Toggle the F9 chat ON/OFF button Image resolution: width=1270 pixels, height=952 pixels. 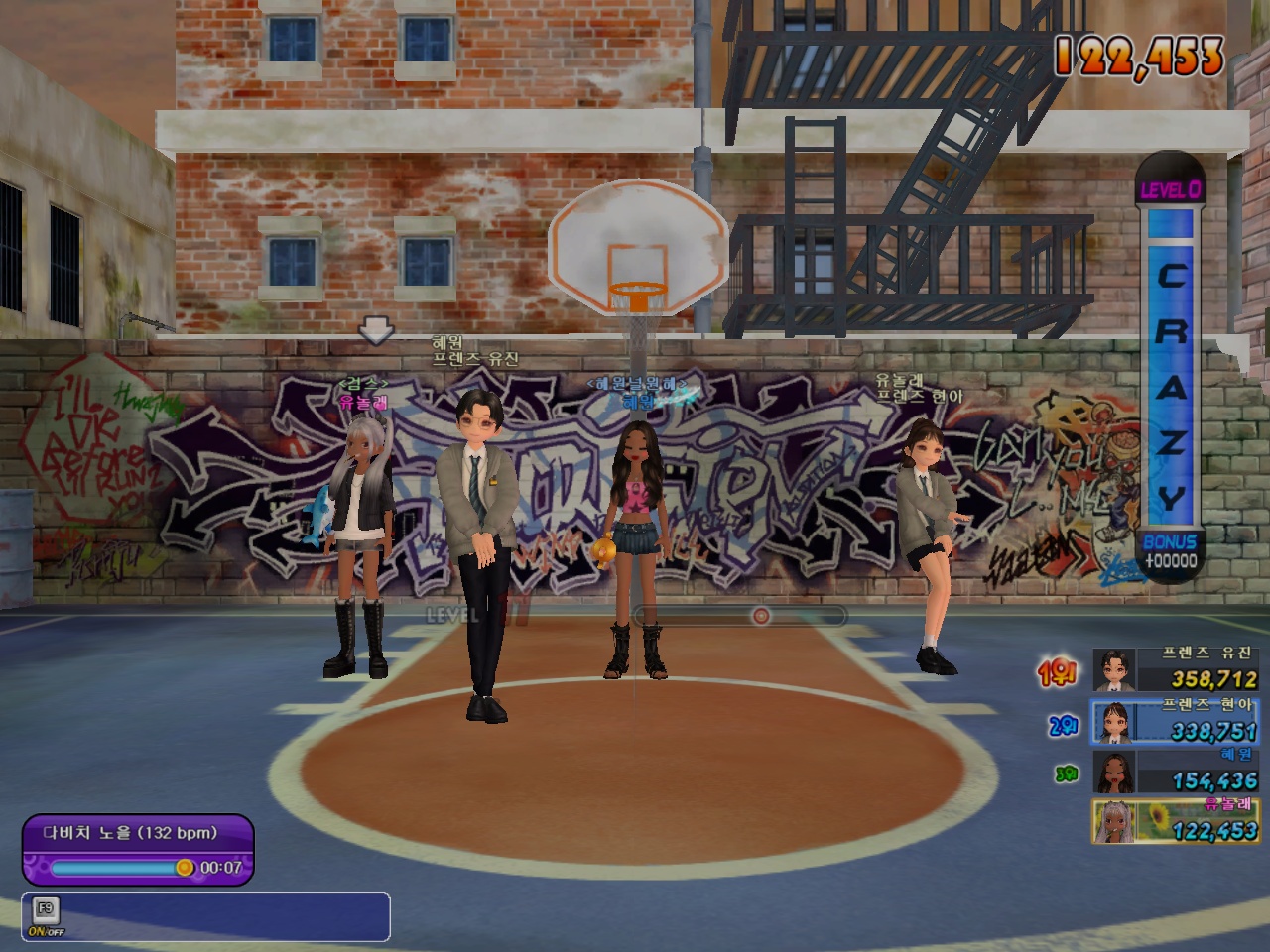(44, 917)
